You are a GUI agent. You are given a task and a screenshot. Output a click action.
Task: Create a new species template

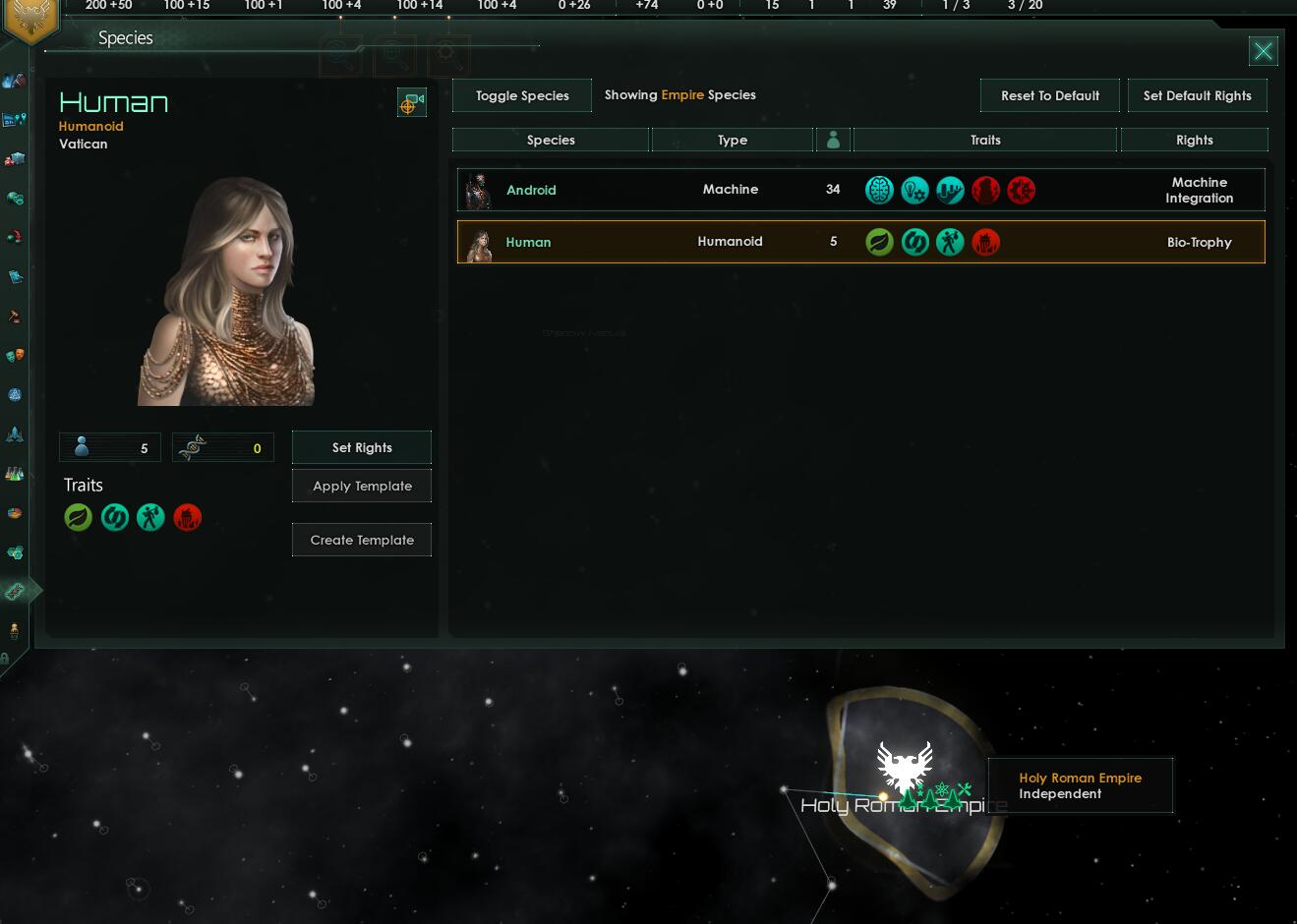pos(362,540)
